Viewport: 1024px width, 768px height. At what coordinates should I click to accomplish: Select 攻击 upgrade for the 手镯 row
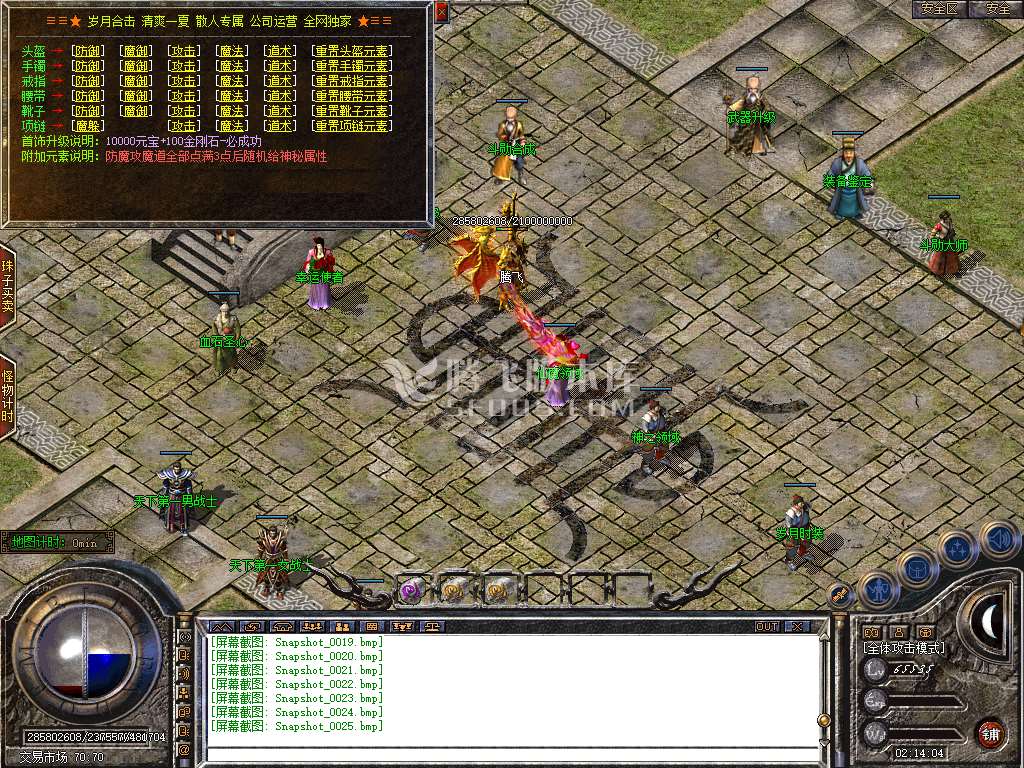pyautogui.click(x=184, y=66)
